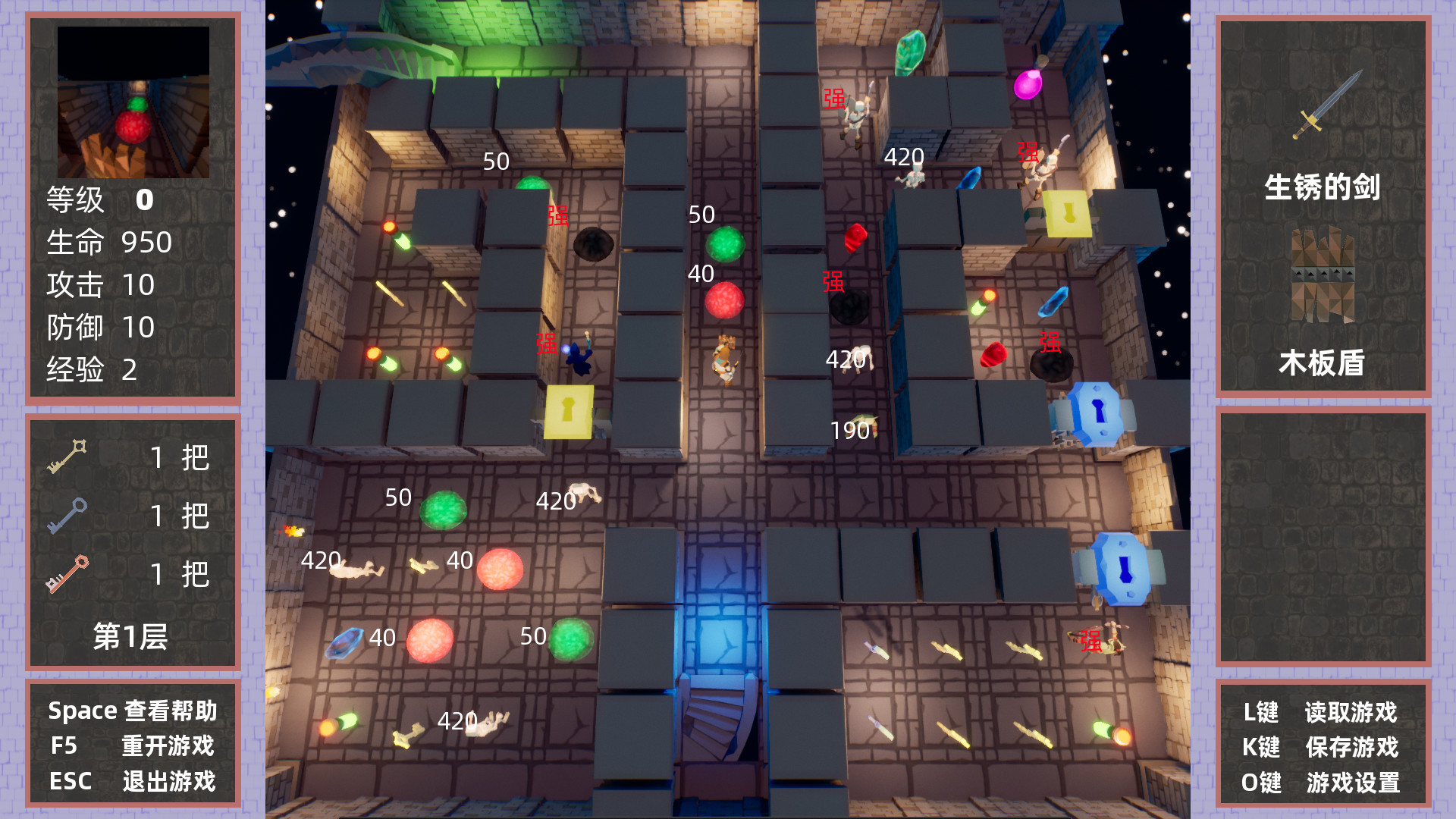Click the 重开游戏 restart label
Image resolution: width=1456 pixels, height=819 pixels.
(x=167, y=746)
